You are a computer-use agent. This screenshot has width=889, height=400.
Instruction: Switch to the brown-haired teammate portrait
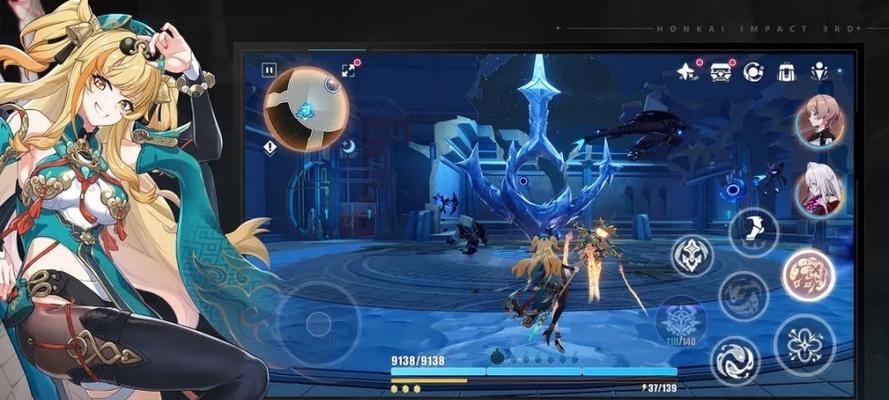(819, 121)
